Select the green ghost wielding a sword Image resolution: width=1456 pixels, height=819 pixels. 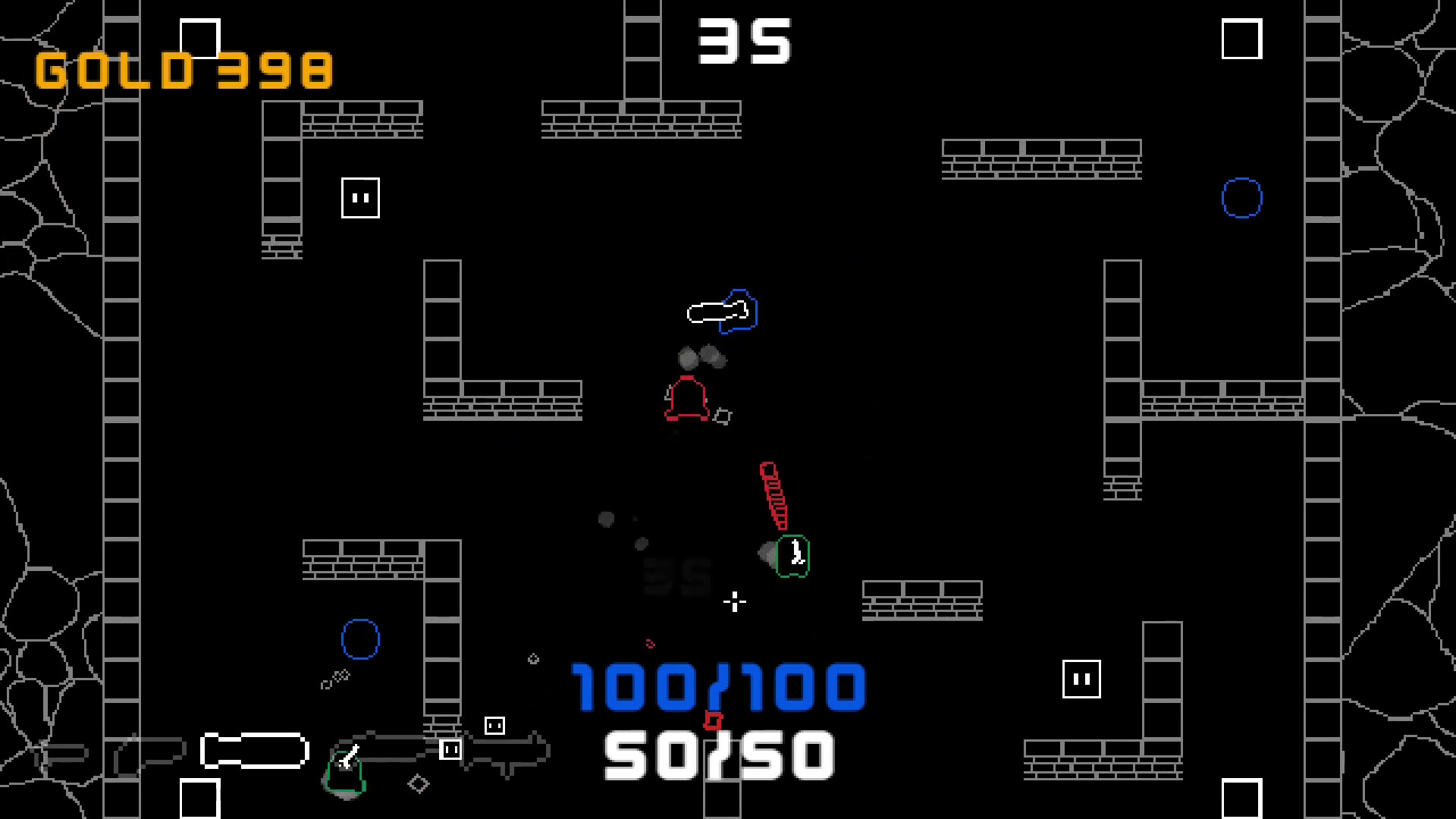[x=792, y=556]
